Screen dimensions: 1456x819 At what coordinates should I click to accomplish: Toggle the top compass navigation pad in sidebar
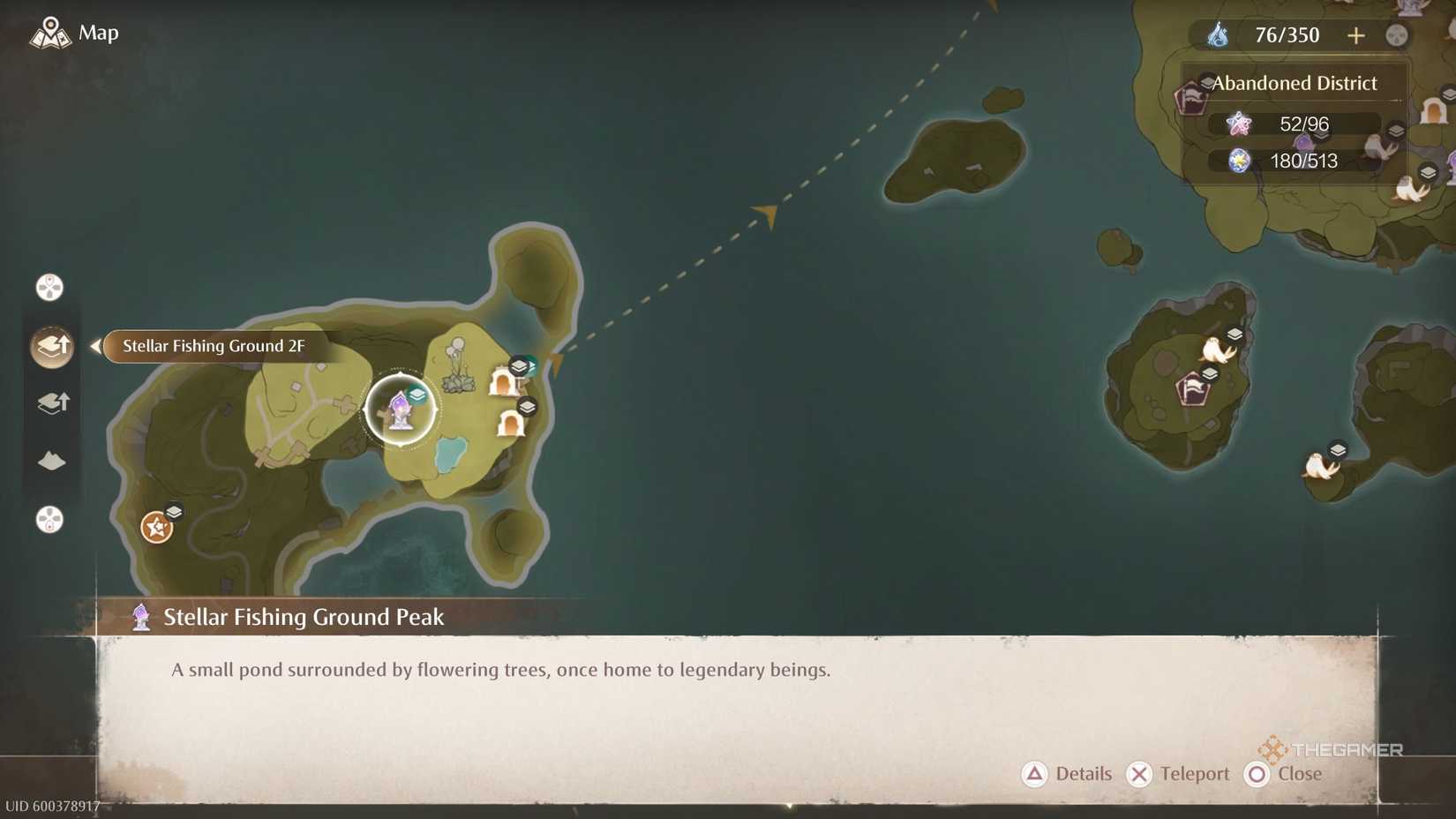[x=49, y=287]
